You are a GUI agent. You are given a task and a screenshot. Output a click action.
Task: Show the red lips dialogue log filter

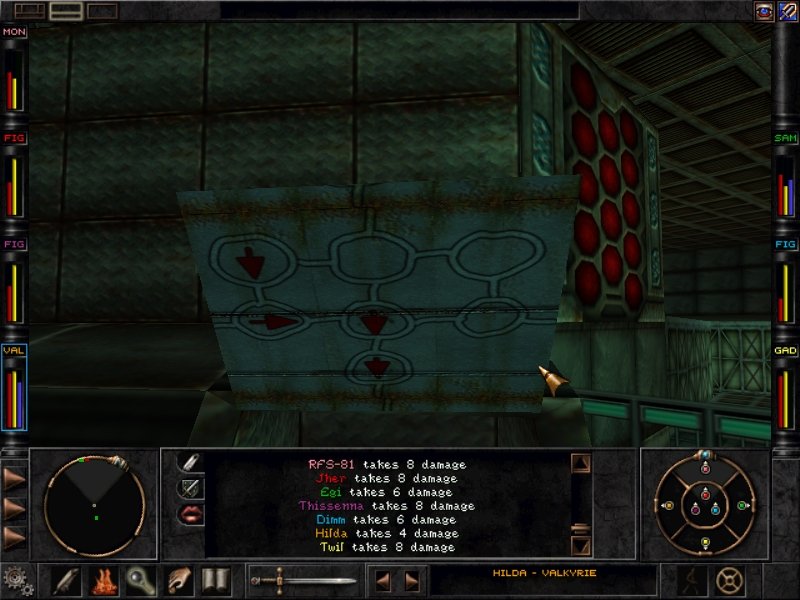(190, 516)
